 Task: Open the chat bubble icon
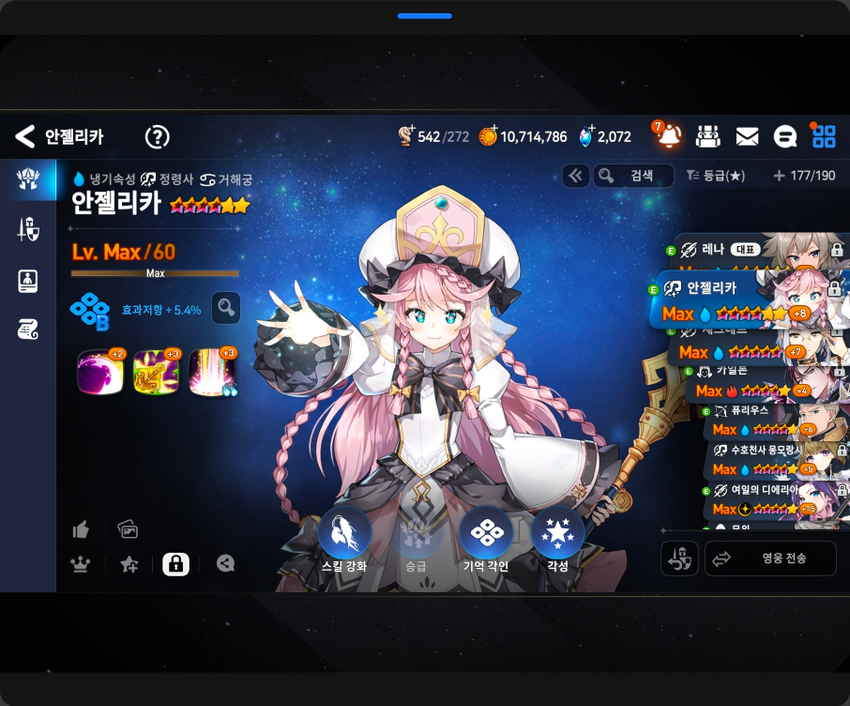[x=786, y=137]
